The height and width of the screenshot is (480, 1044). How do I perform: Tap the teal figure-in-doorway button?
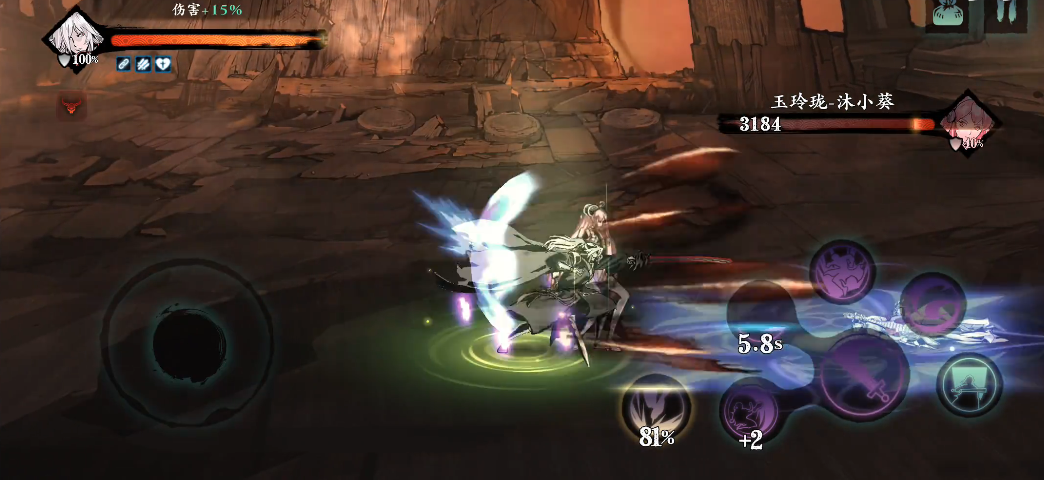(x=968, y=384)
